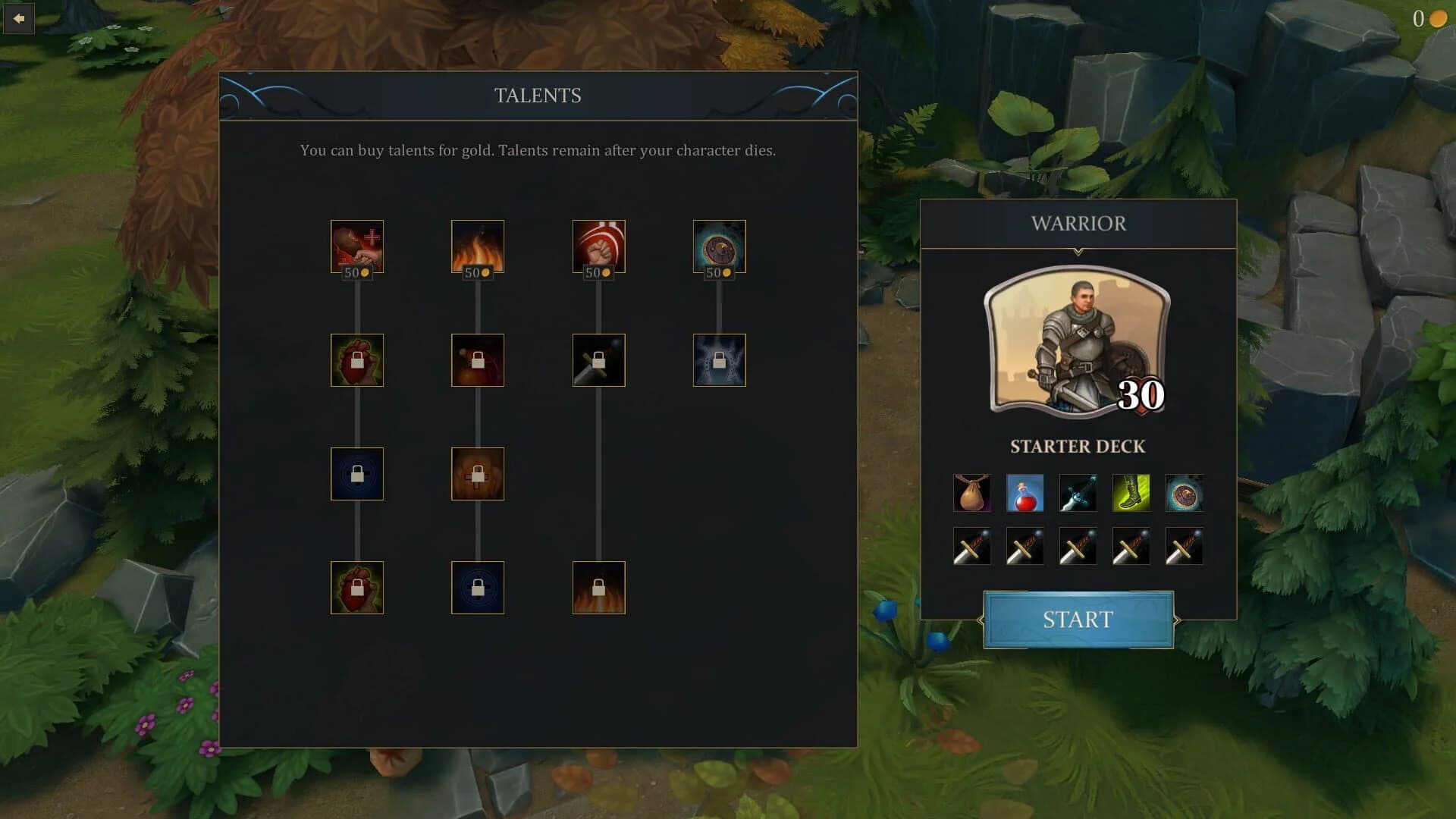Viewport: 1456px width, 819px height.
Task: Click the locked sword talent in third column
Action: click(x=599, y=360)
